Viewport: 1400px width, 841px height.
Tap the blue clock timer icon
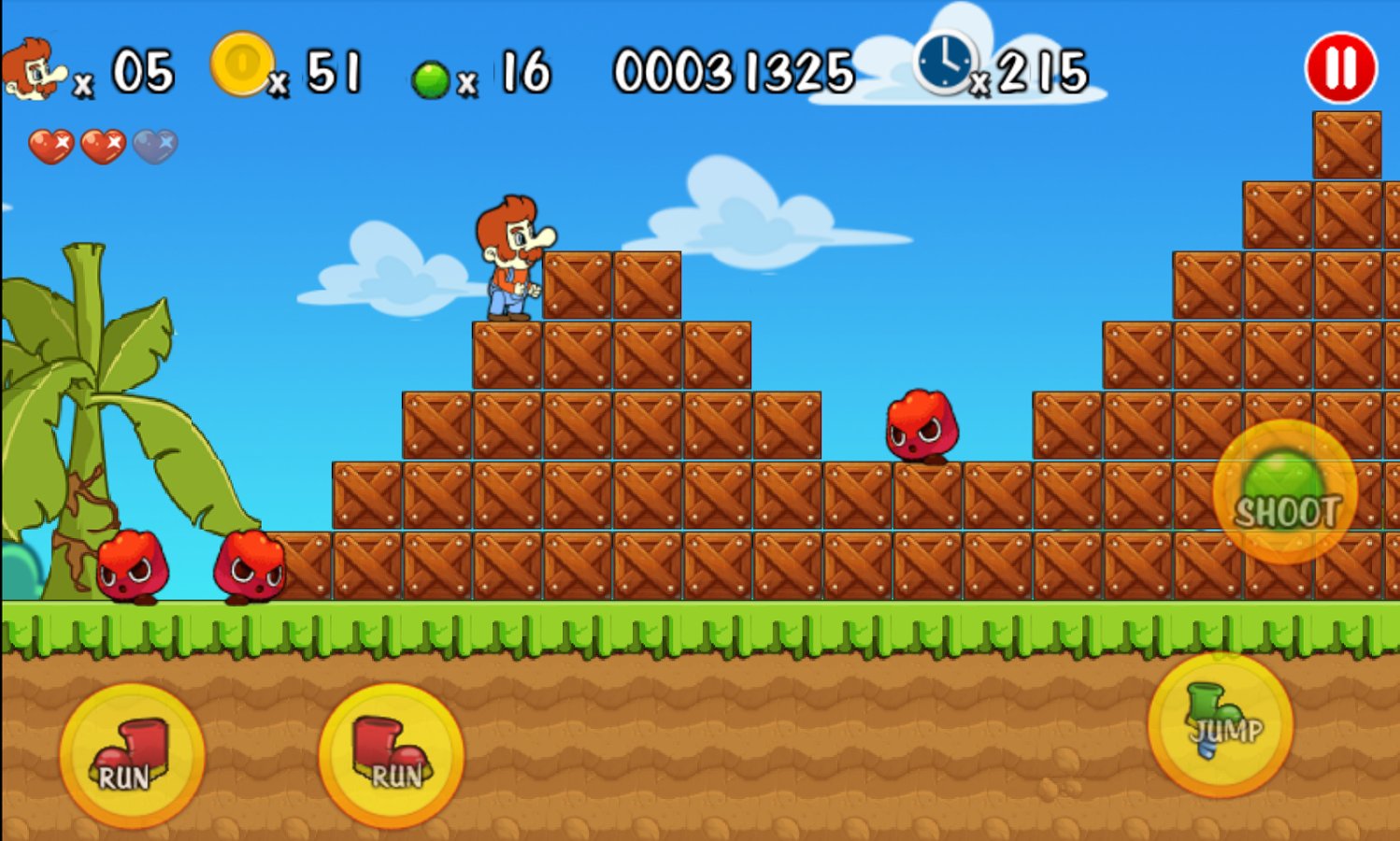click(x=947, y=64)
